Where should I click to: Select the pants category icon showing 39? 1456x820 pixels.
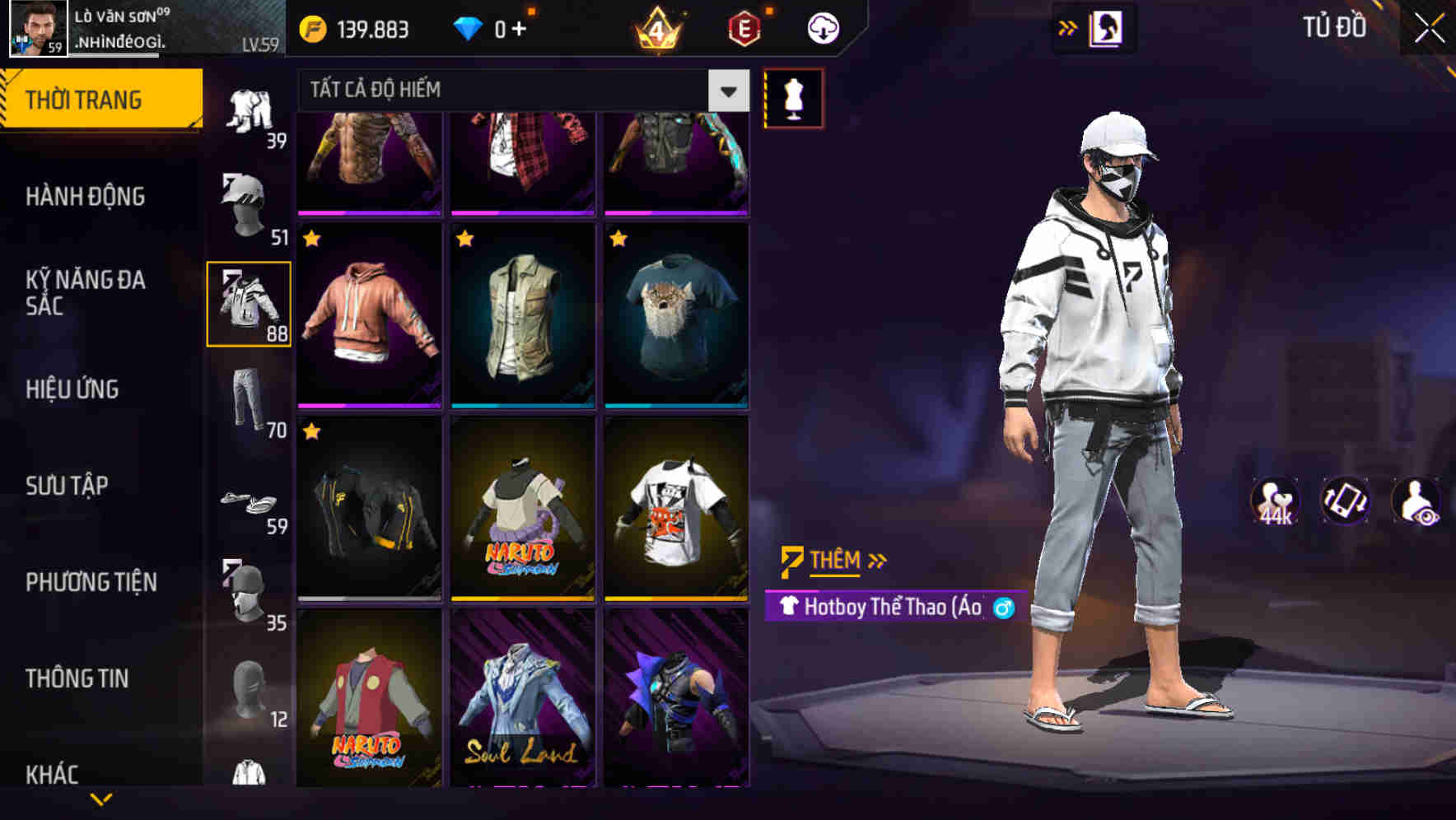tap(251, 109)
